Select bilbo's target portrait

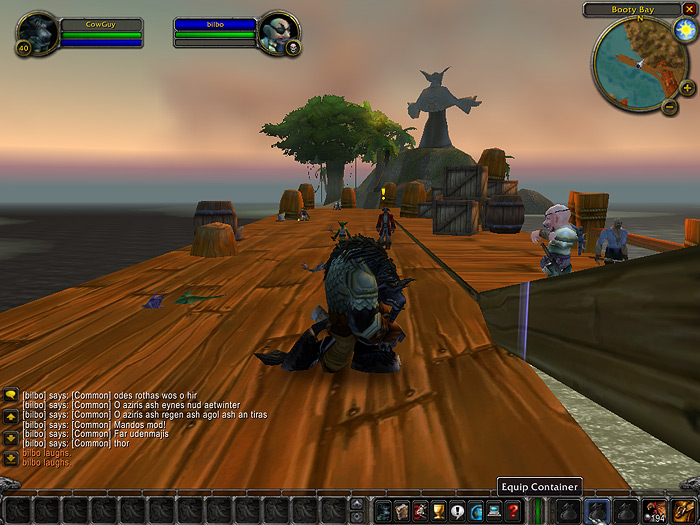(278, 32)
